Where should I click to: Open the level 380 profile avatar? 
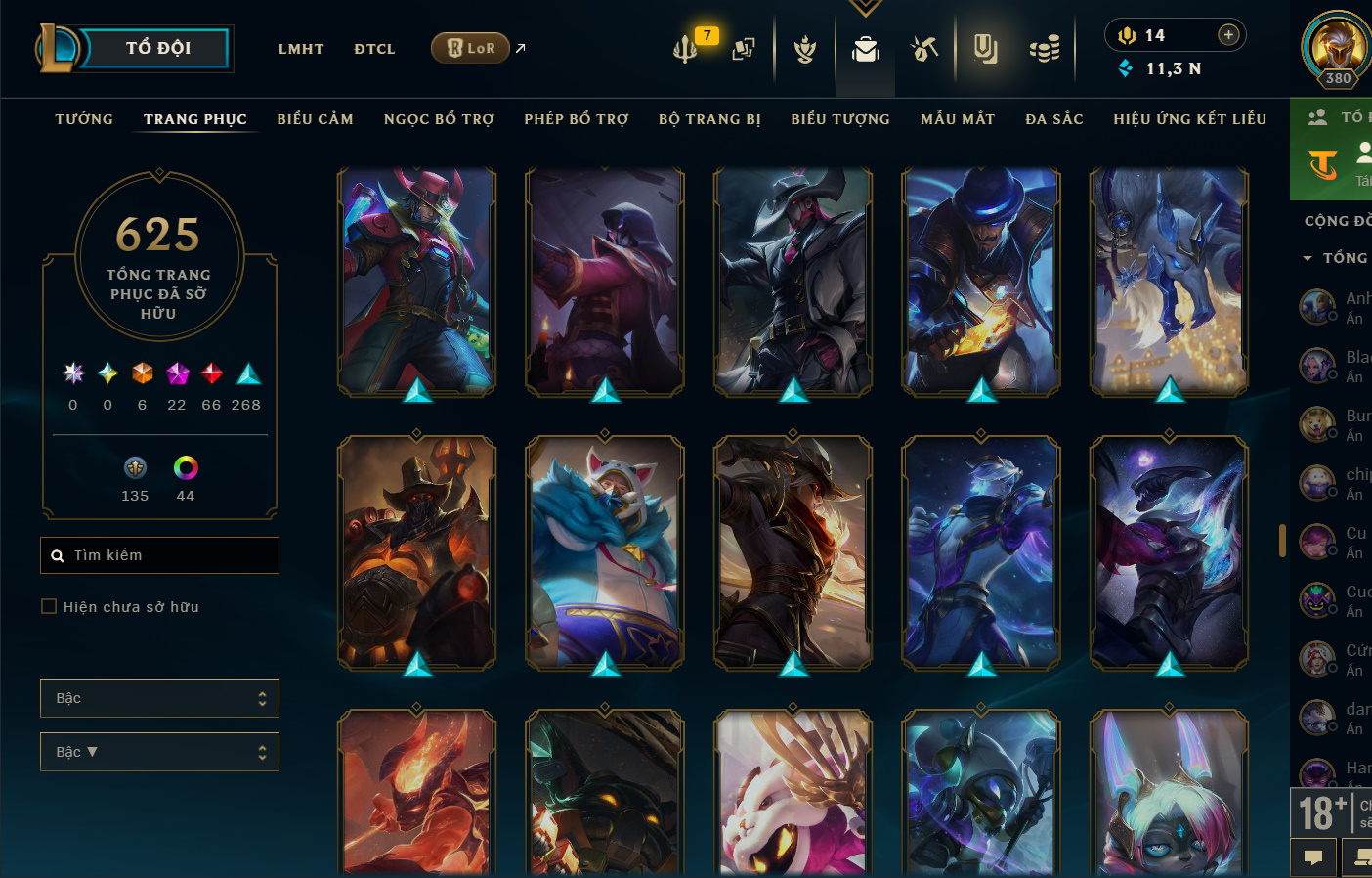click(1336, 47)
